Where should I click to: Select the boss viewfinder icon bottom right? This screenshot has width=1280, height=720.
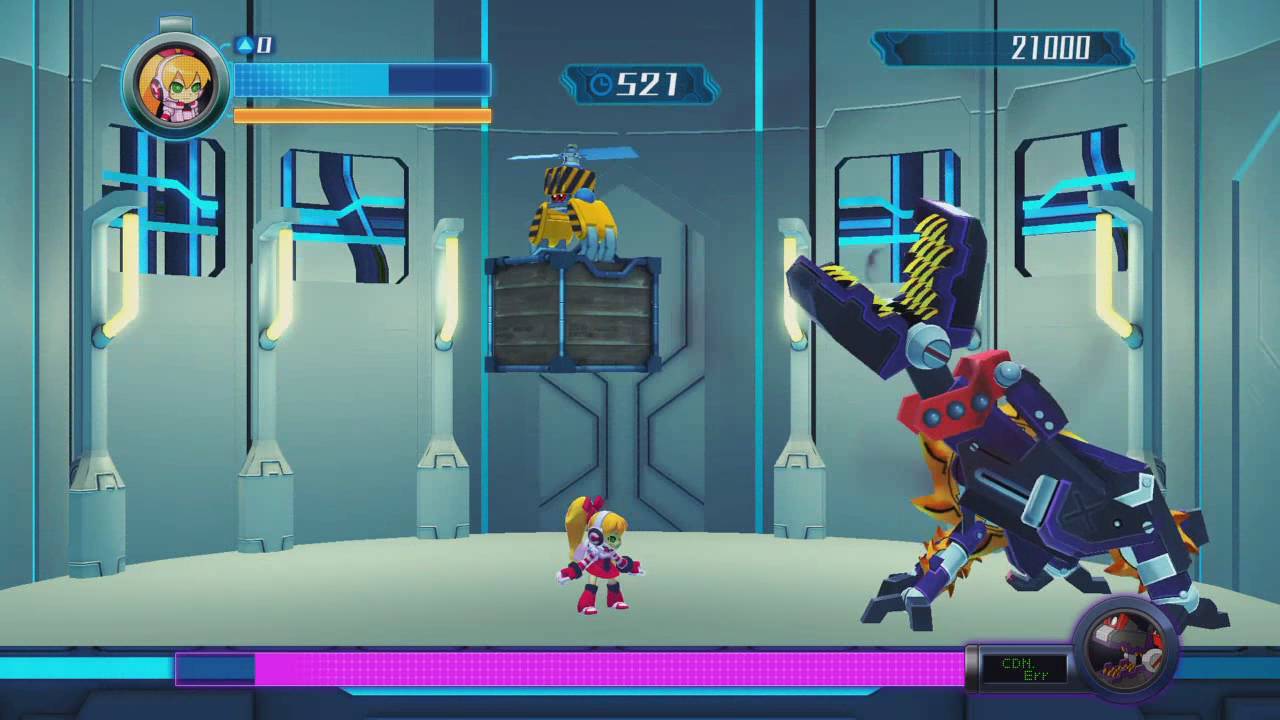pos(1129,645)
